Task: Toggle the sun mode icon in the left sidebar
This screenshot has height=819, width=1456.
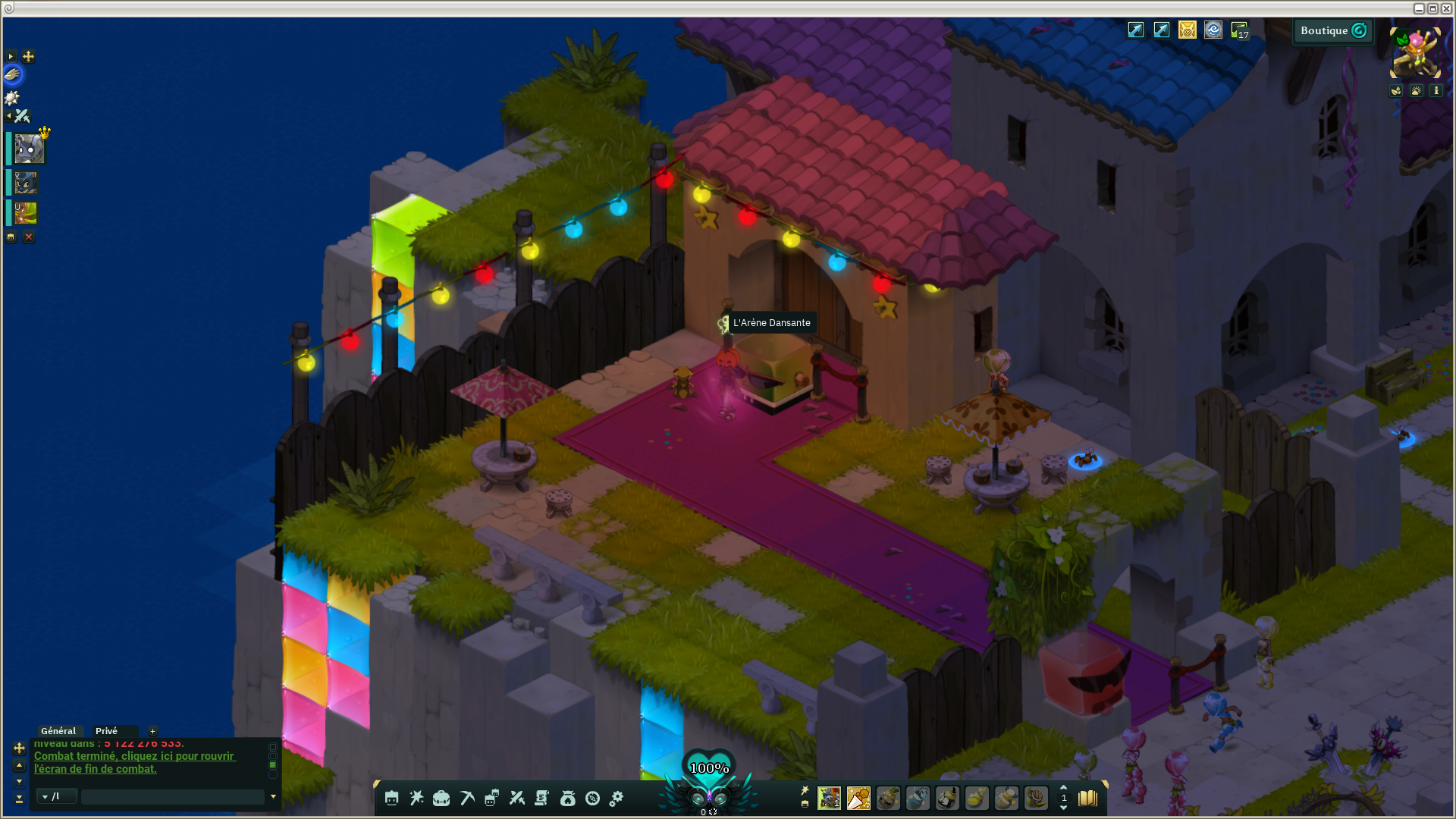Action: [x=12, y=97]
